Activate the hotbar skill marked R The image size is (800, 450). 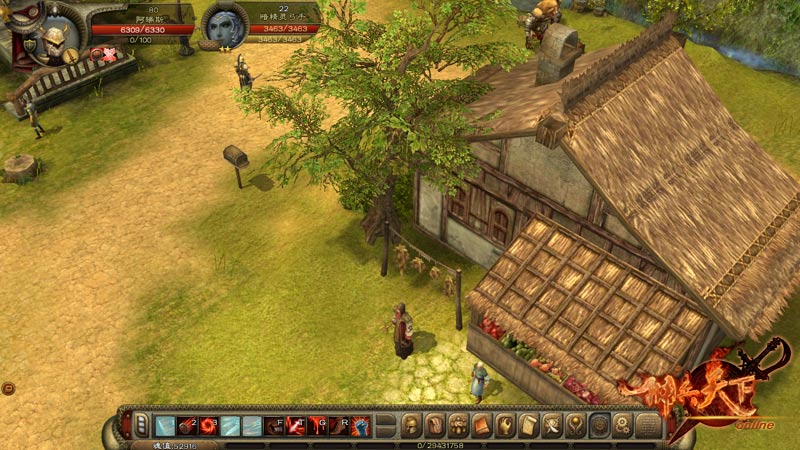click(337, 426)
